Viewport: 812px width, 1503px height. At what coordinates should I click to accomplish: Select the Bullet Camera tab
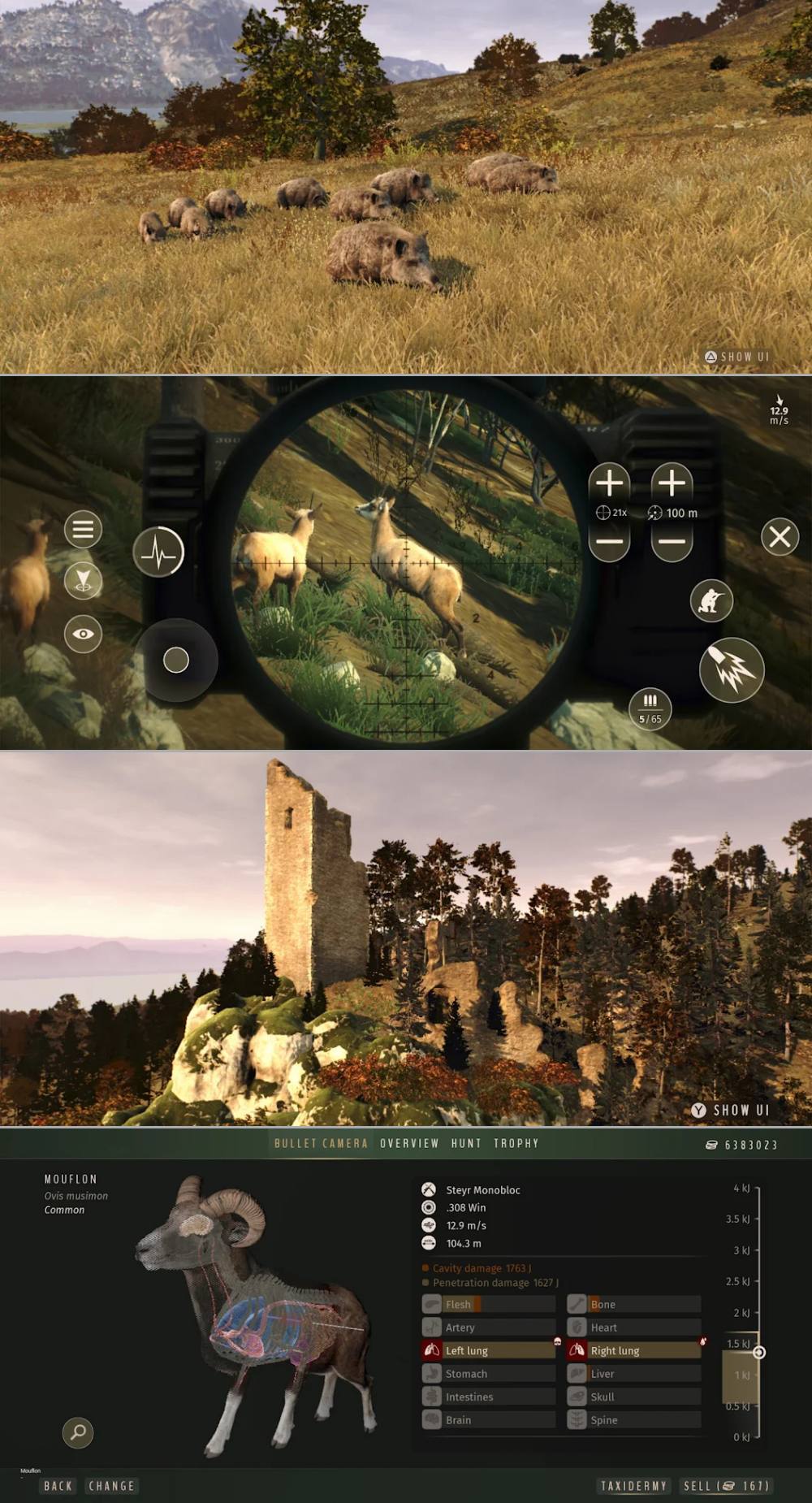point(321,1143)
